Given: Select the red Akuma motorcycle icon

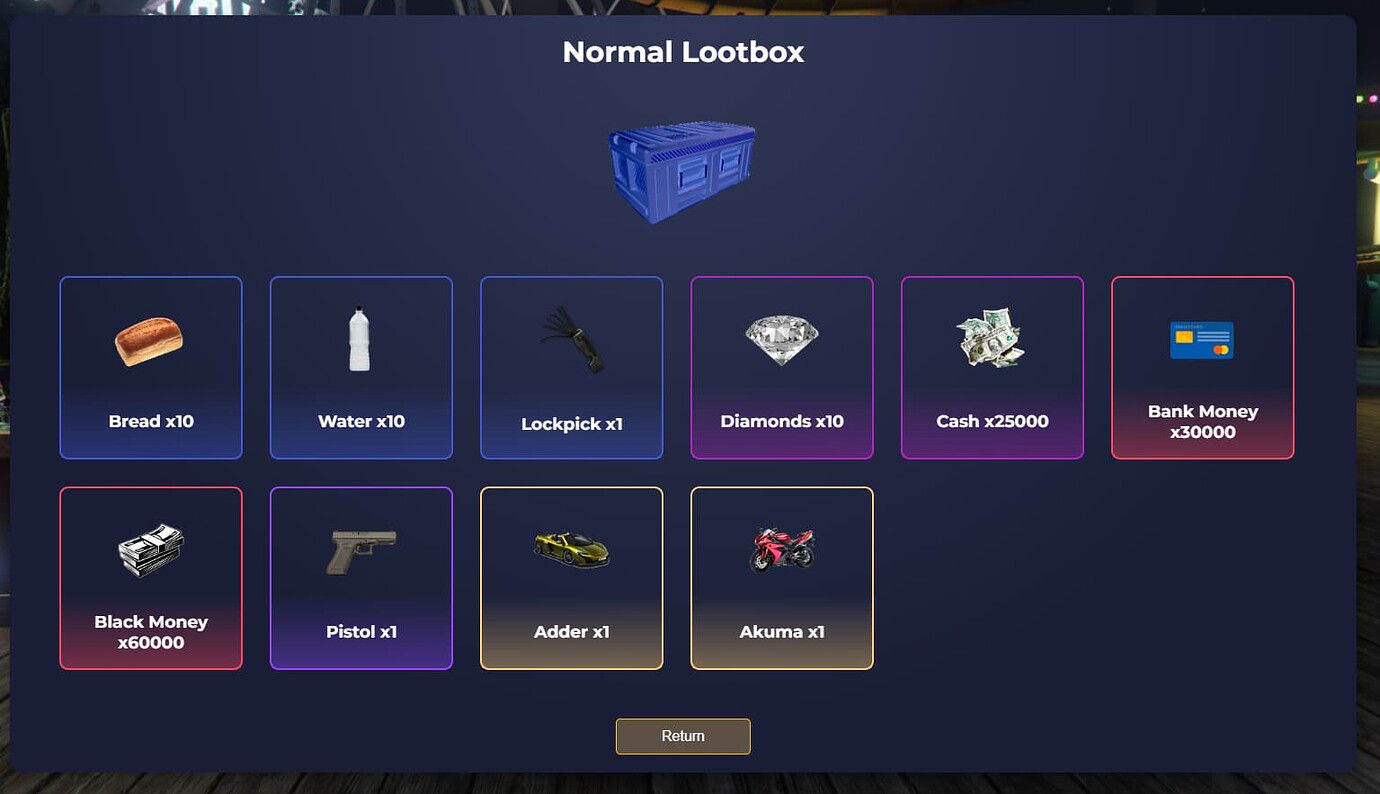Looking at the screenshot, I should [x=782, y=548].
